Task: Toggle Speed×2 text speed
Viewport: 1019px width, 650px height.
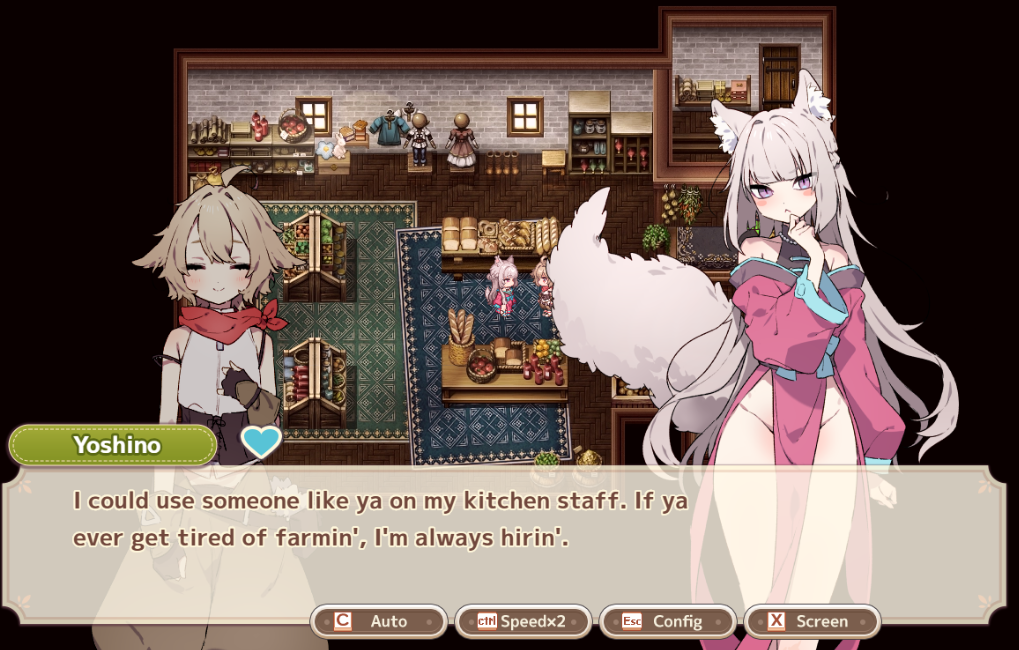Action: (523, 621)
